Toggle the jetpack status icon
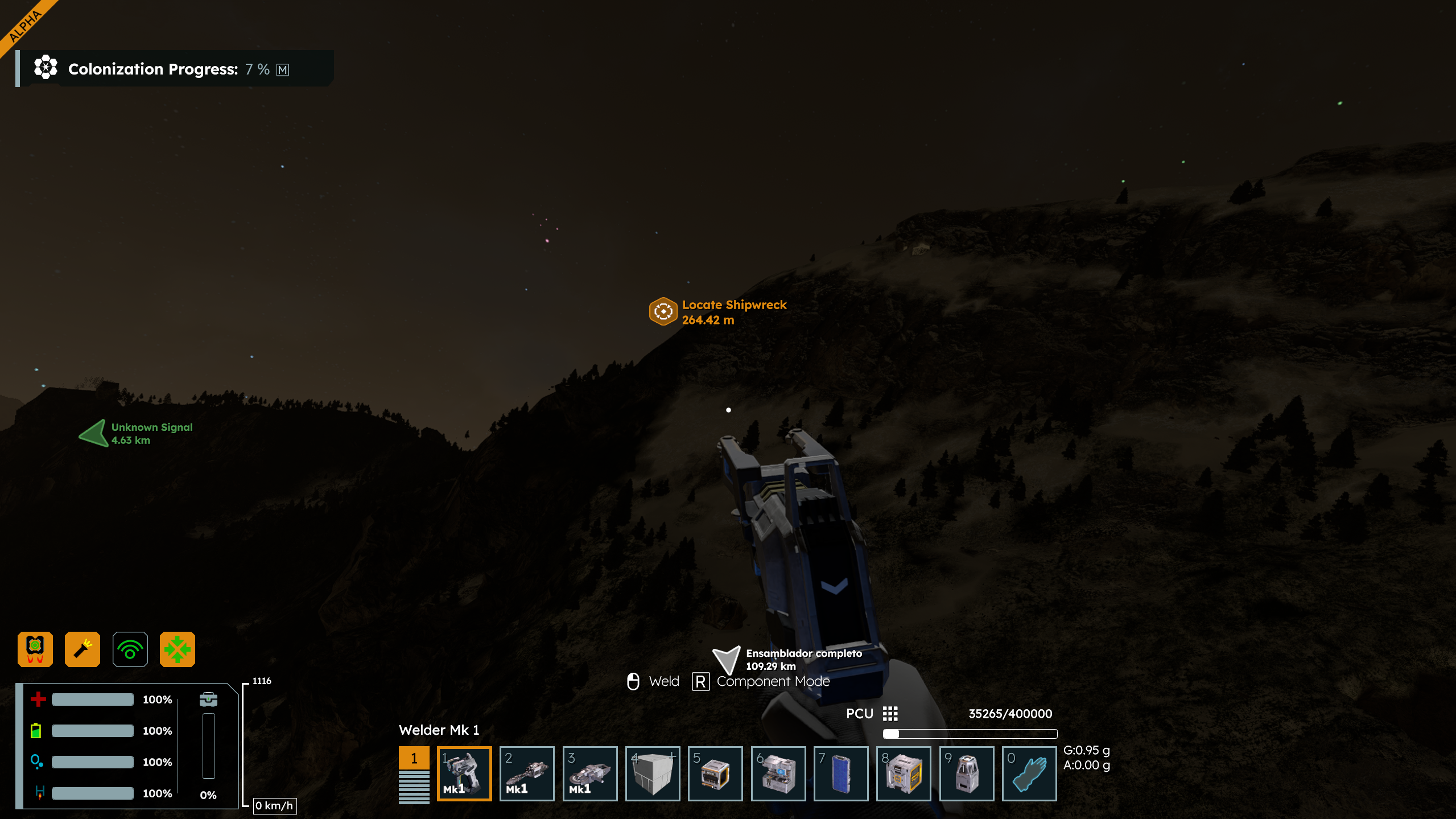 (x=35, y=649)
